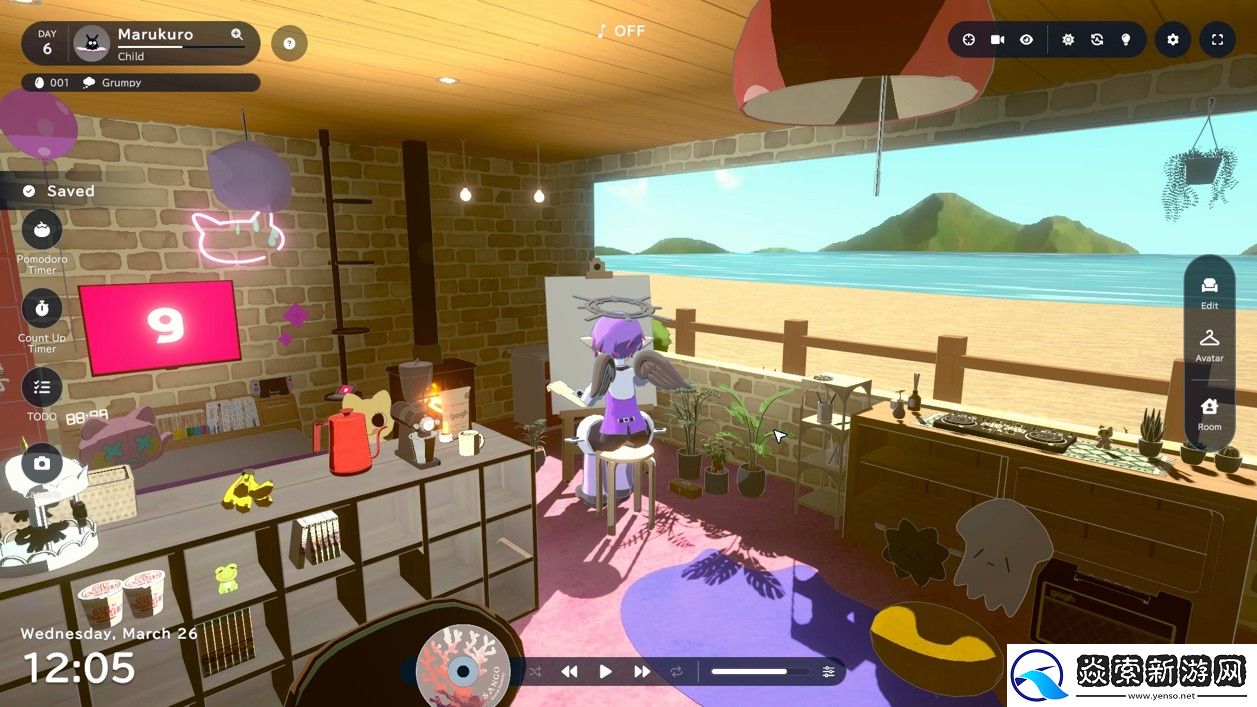Click the camera snapshot button
Image resolution: width=1257 pixels, height=707 pixels.
(42, 463)
